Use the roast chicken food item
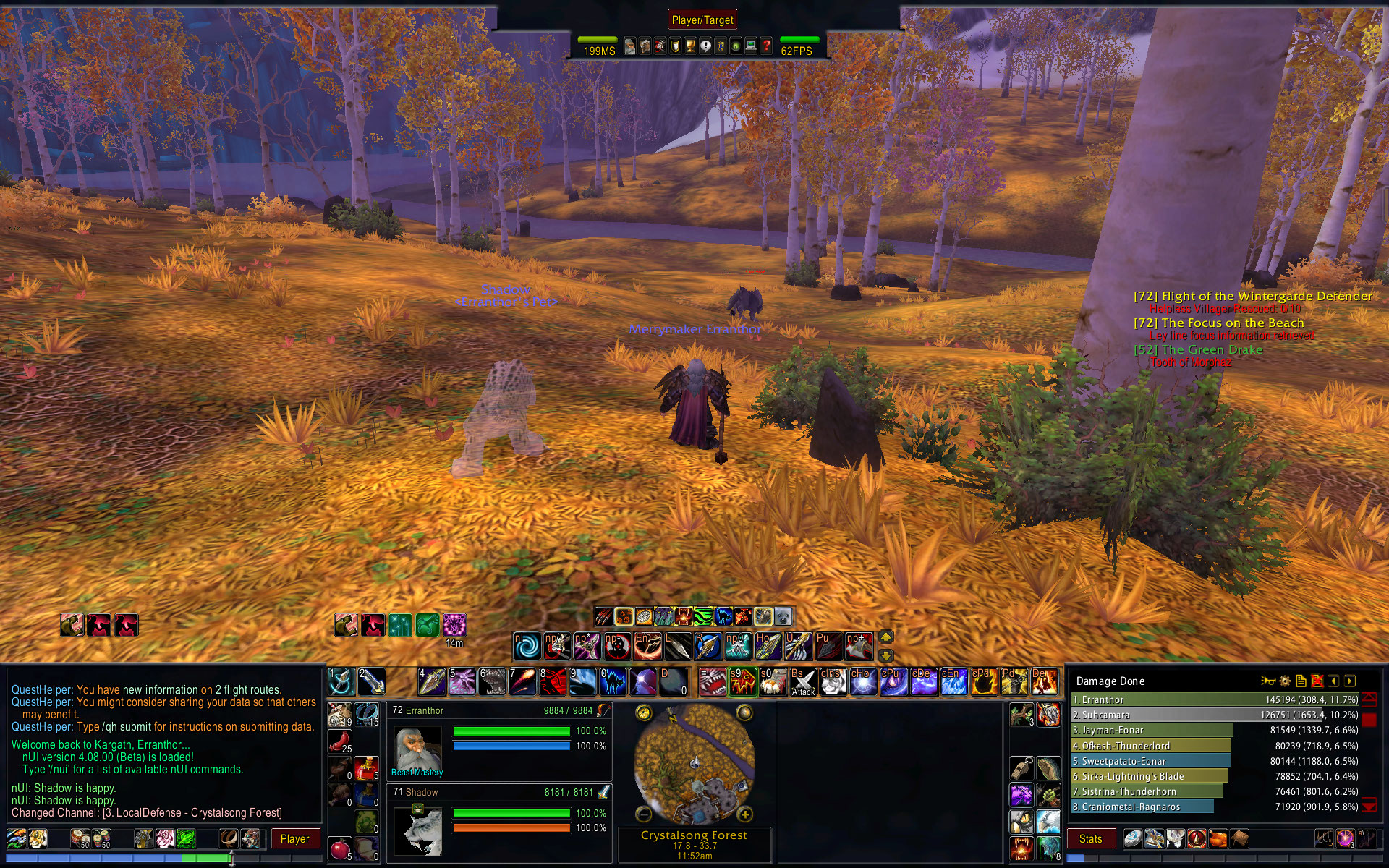The height and width of the screenshot is (868, 1389). pos(339,741)
